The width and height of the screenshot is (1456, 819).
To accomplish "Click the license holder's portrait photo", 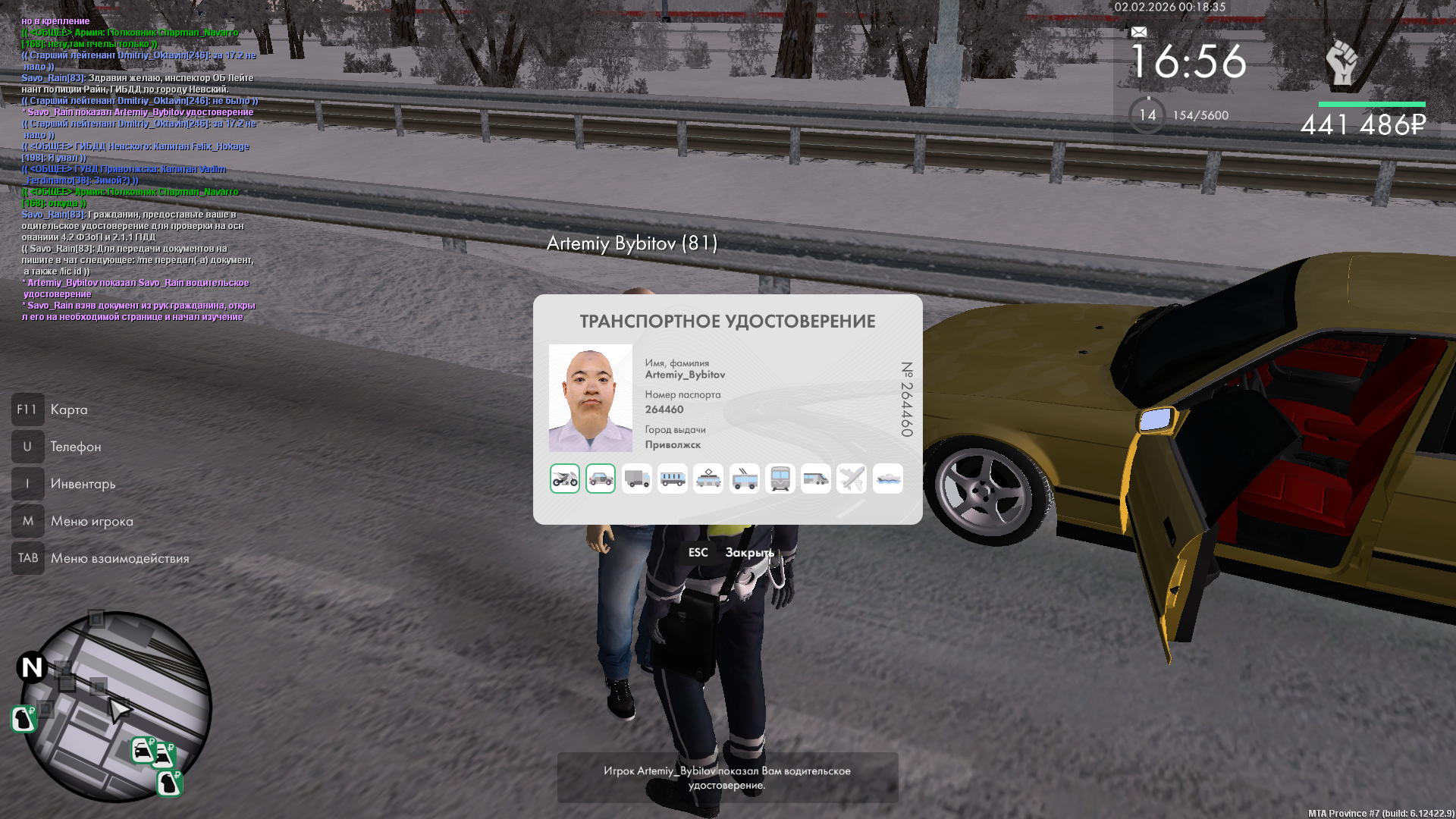I will click(591, 398).
